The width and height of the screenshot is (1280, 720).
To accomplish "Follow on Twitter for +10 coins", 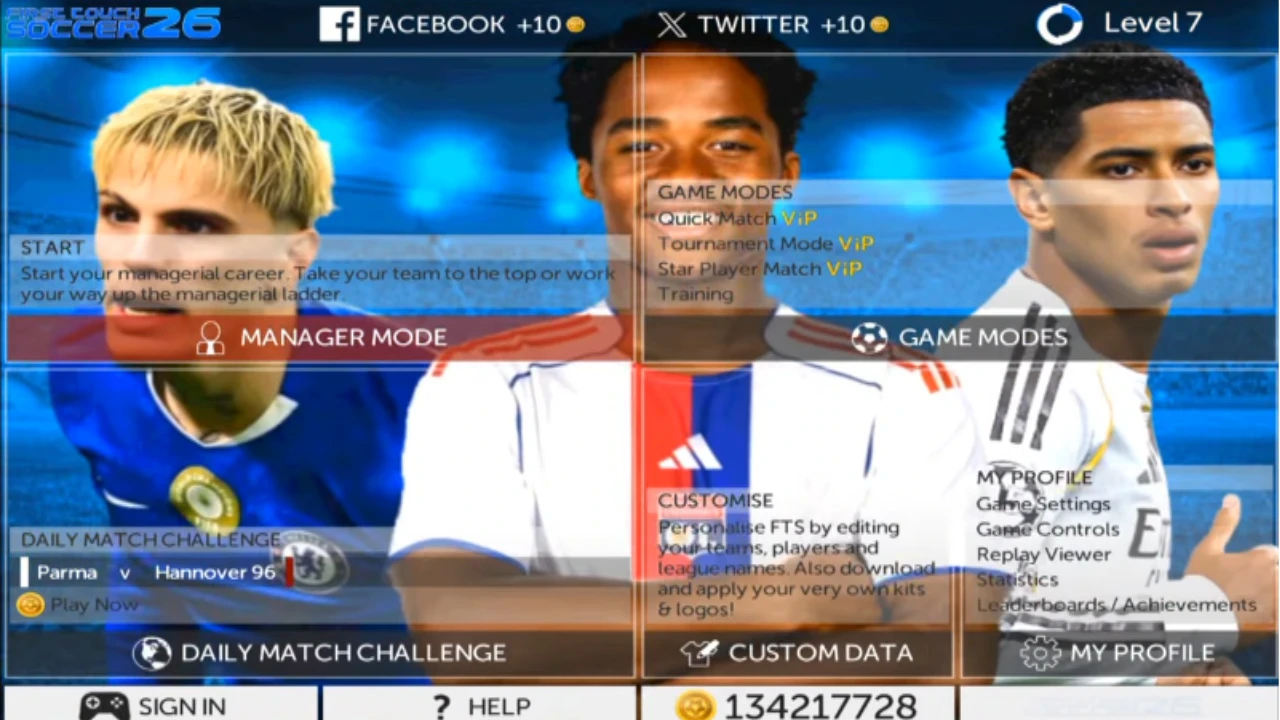I will 773,25.
